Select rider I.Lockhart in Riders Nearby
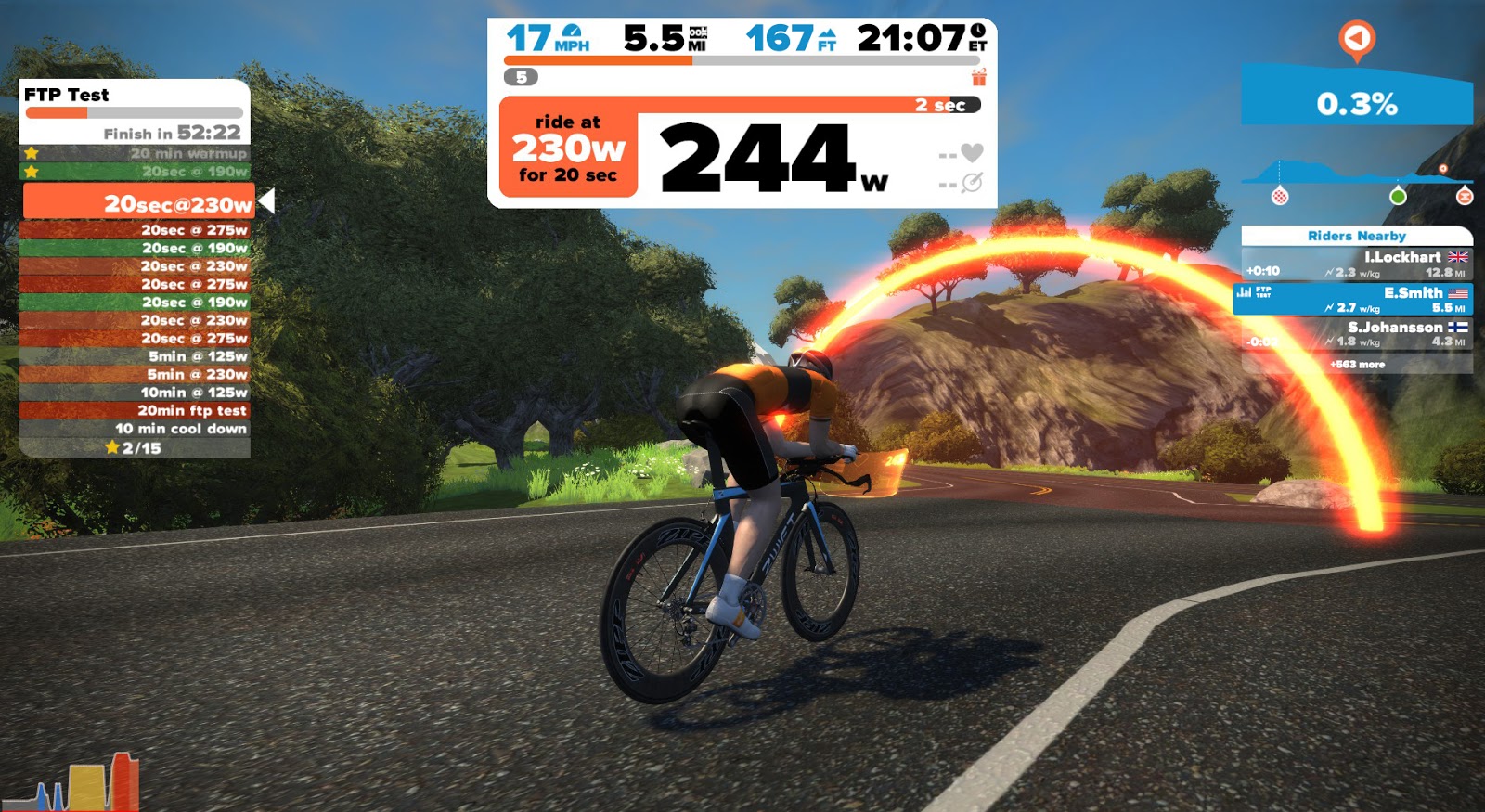This screenshot has height=812, width=1485. tap(1356, 264)
